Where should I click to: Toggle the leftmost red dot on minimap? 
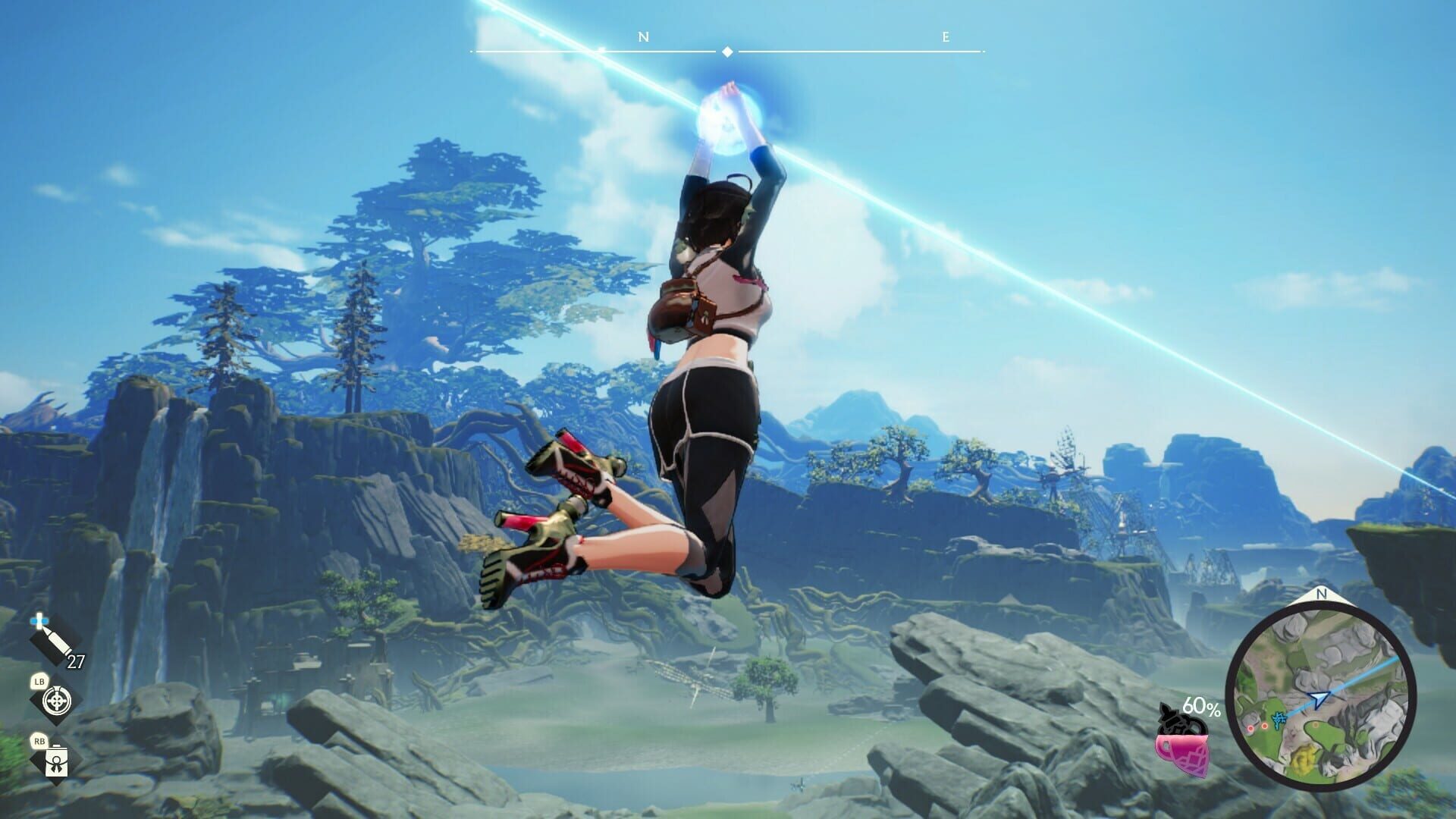(x=1250, y=730)
